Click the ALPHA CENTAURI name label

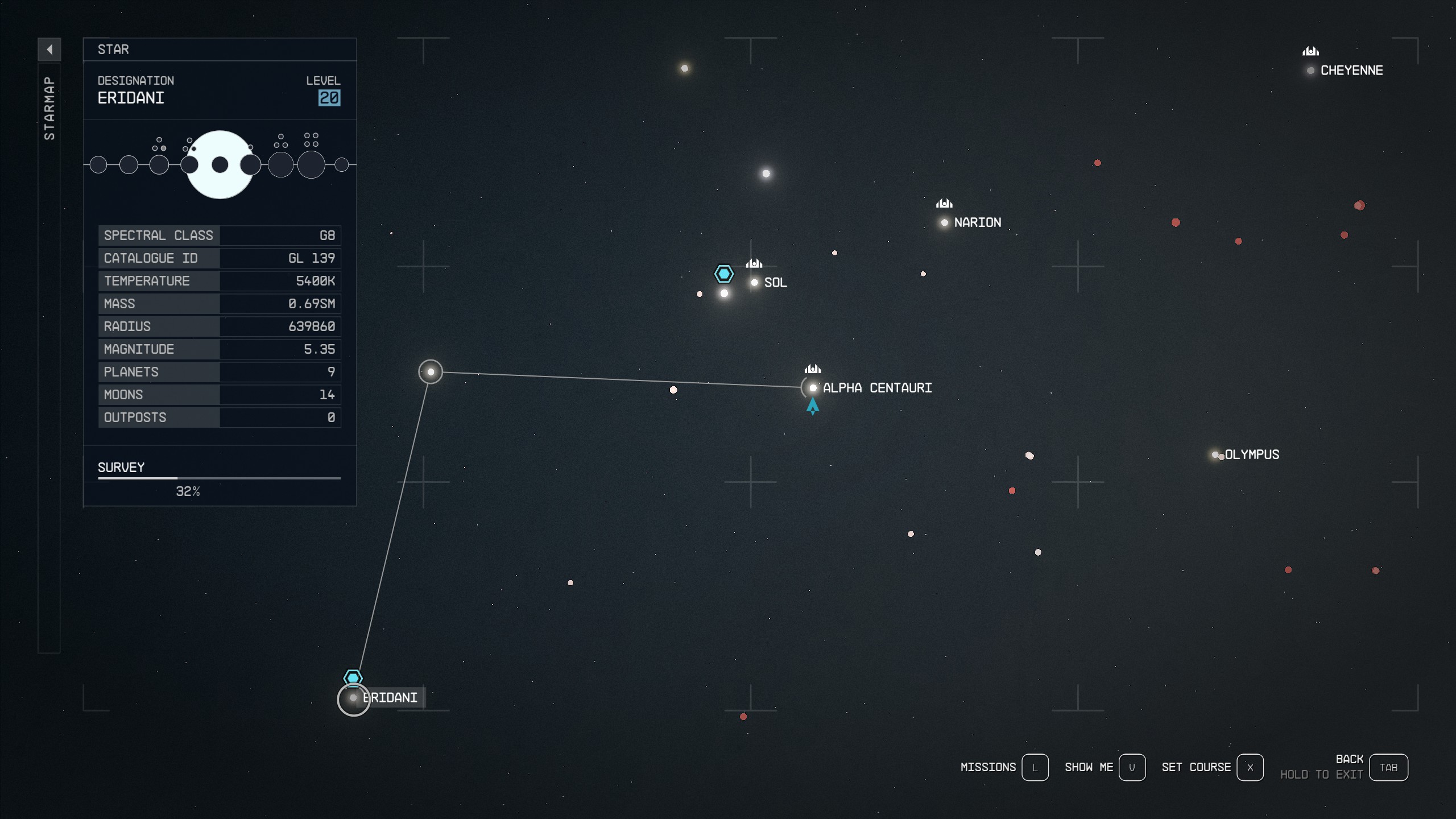(878, 388)
